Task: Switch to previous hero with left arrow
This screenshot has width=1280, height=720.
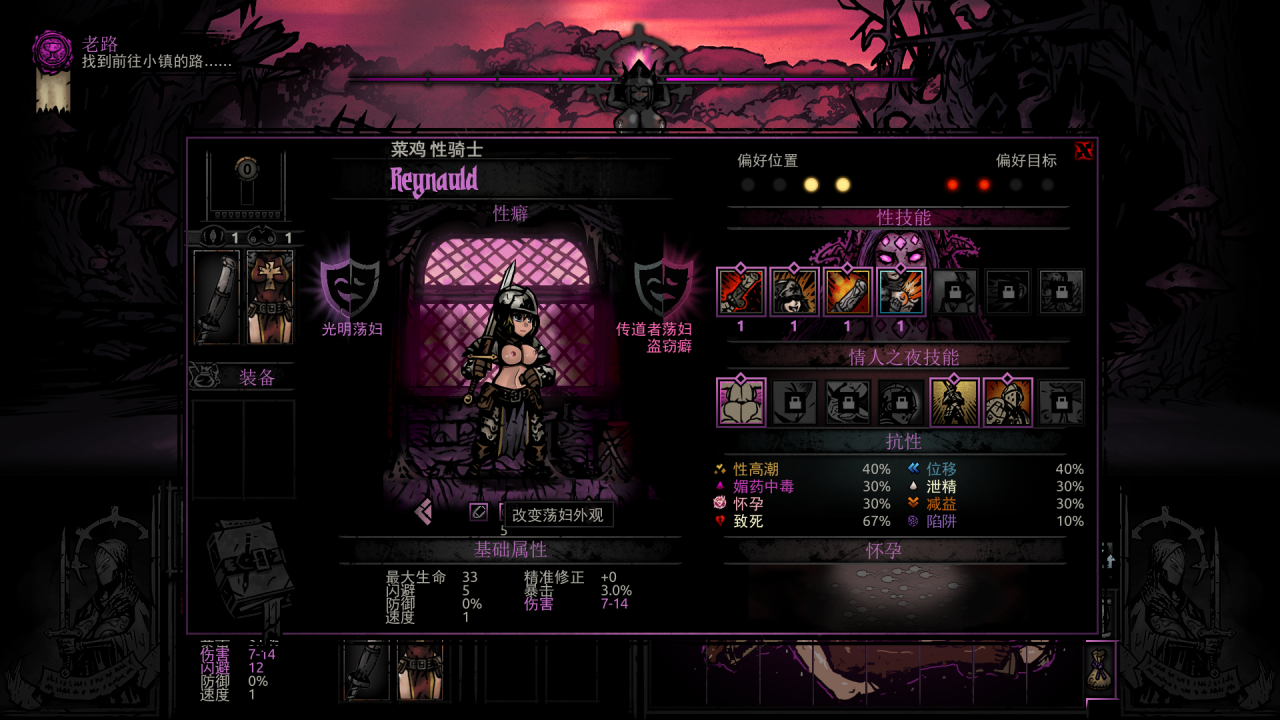Action: (x=424, y=511)
